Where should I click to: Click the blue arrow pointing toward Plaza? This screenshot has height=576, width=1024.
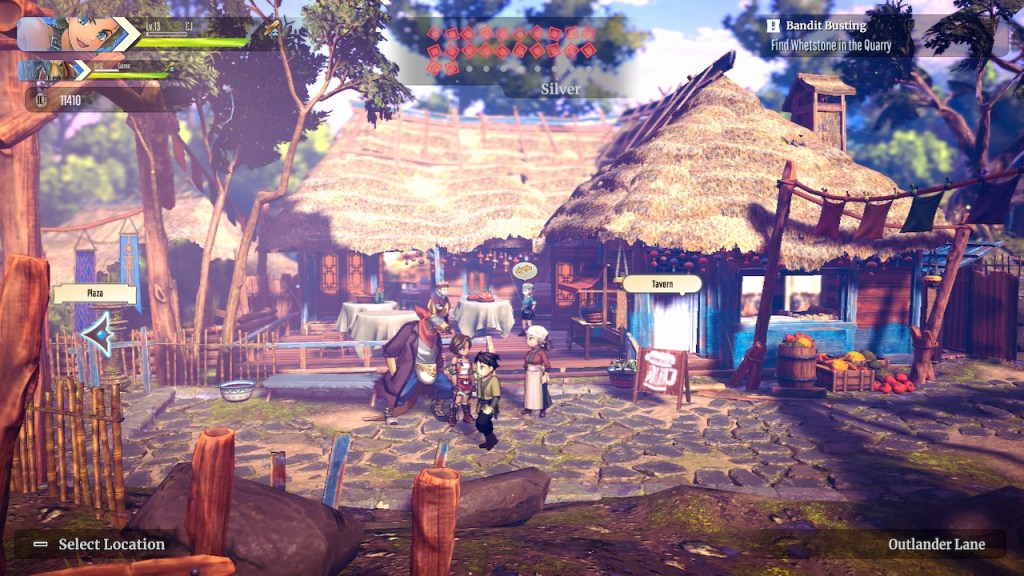(97, 334)
